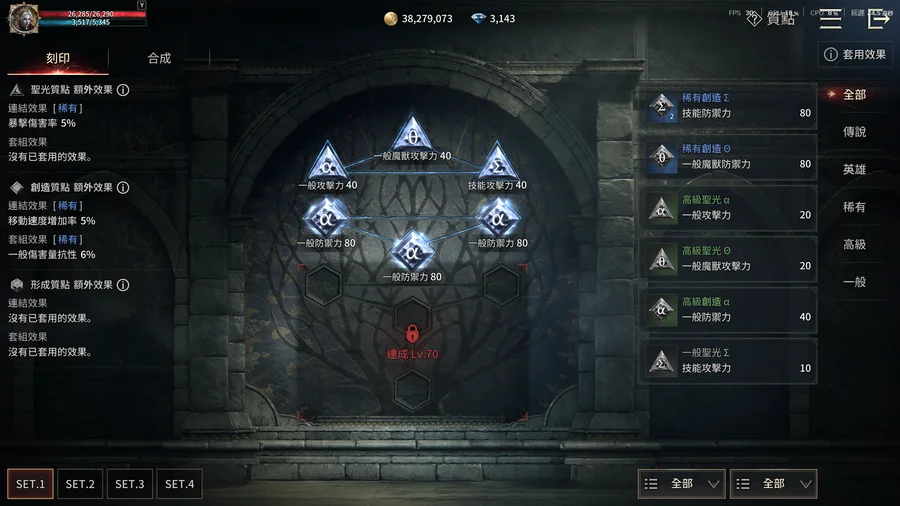The height and width of the screenshot is (506, 900).
Task: Select 稀有創造 Σ 技能防禦力 80 entry
Action: tap(730, 106)
